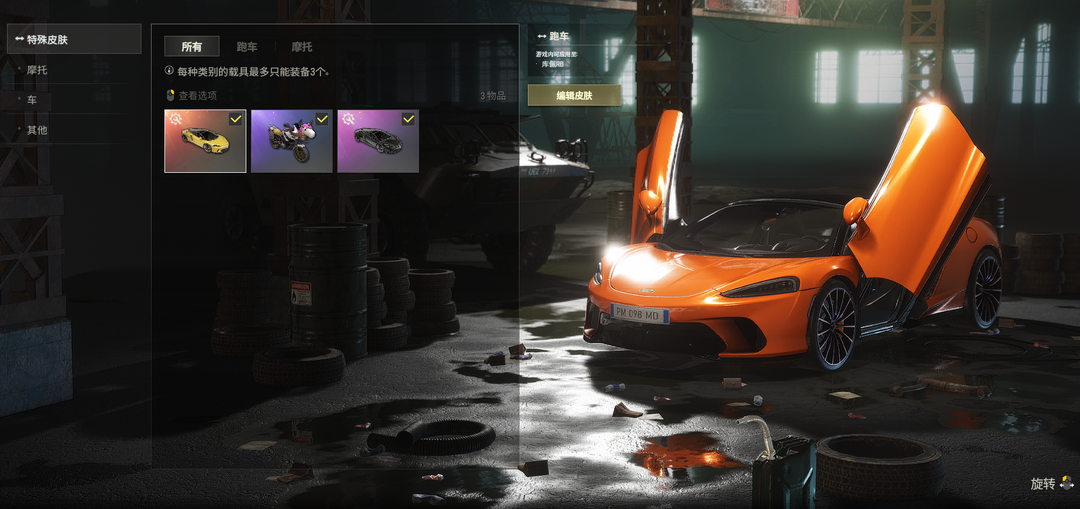The width and height of the screenshot is (1080, 509).
Task: Pick the black sports car skin
Action: (x=377, y=141)
